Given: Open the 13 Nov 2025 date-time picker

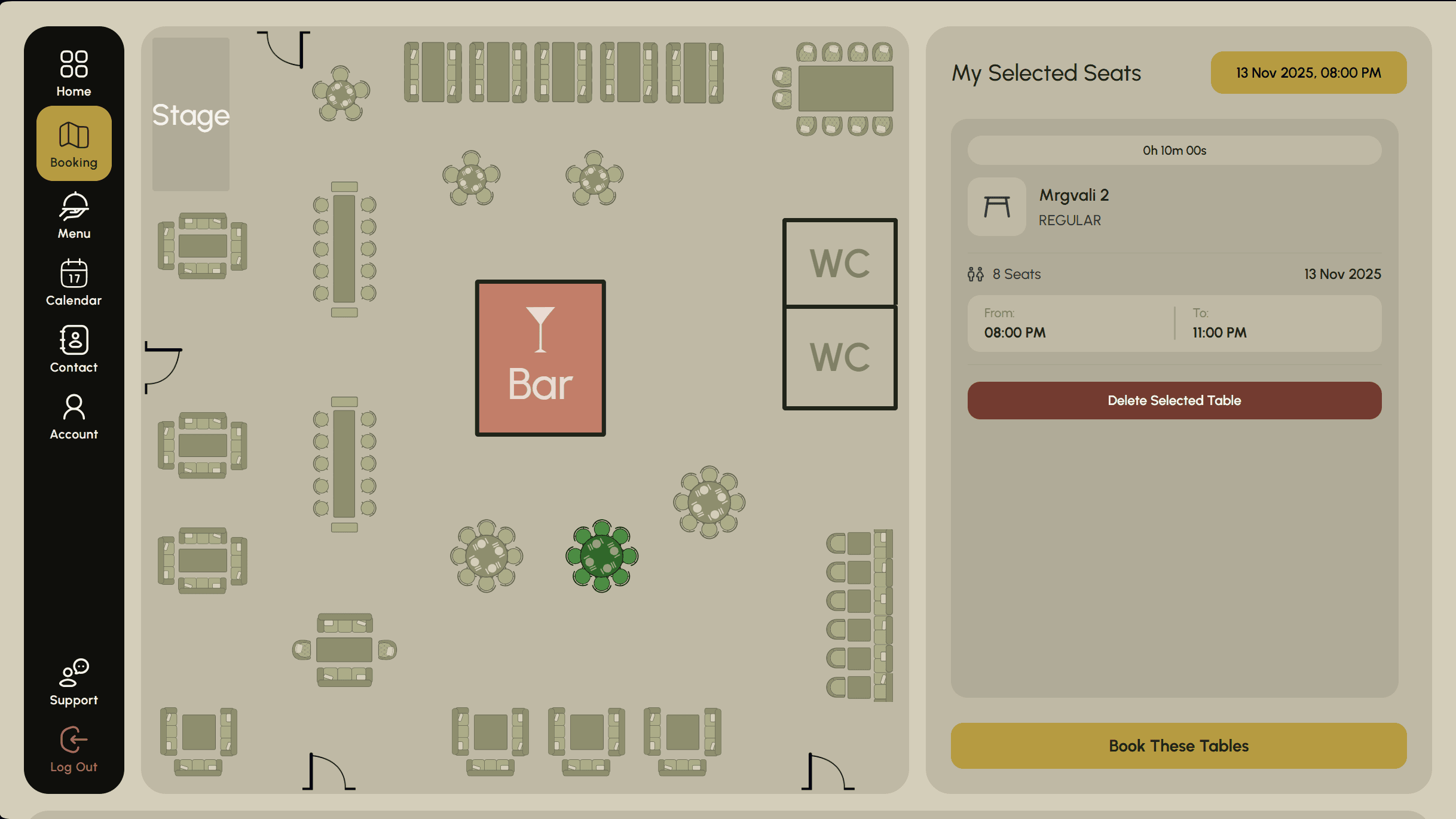Looking at the screenshot, I should click(1308, 72).
